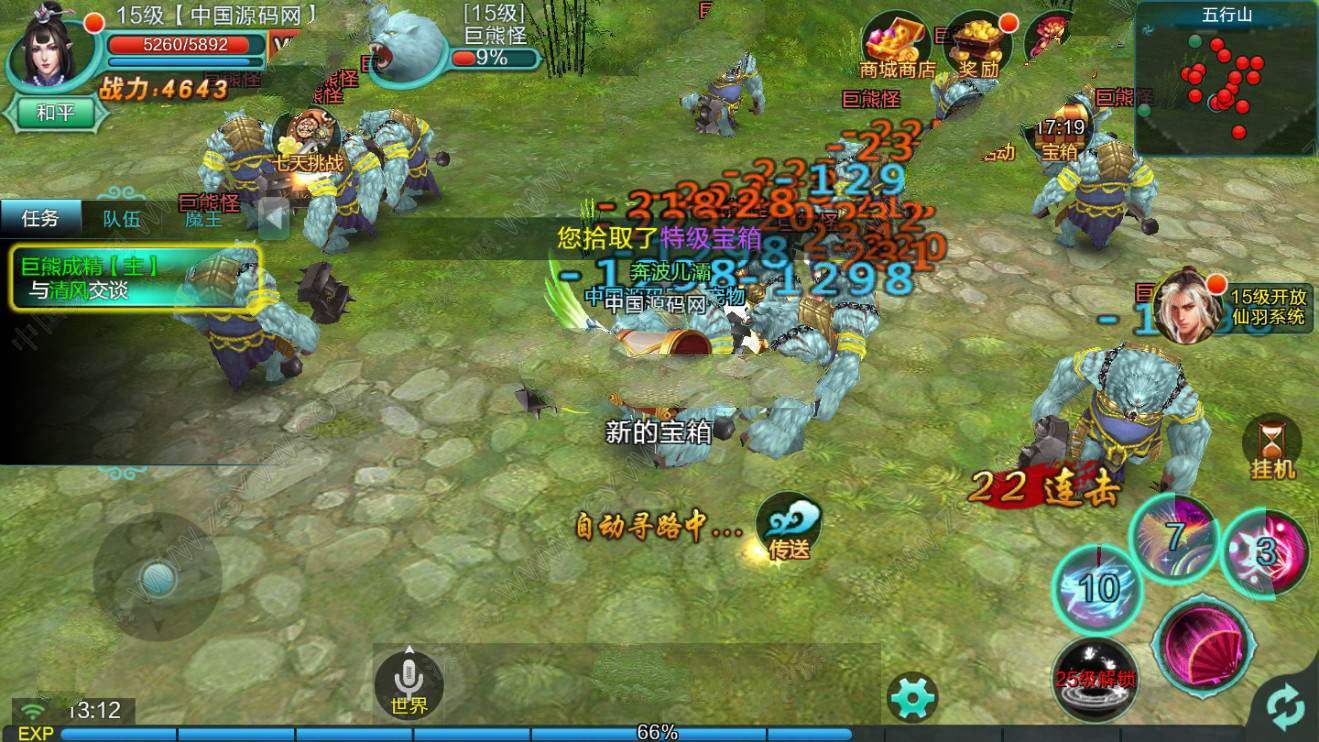This screenshot has height=742, width=1319.
Task: Select the 巨熊成精 main quest entry
Action: click(x=136, y=278)
